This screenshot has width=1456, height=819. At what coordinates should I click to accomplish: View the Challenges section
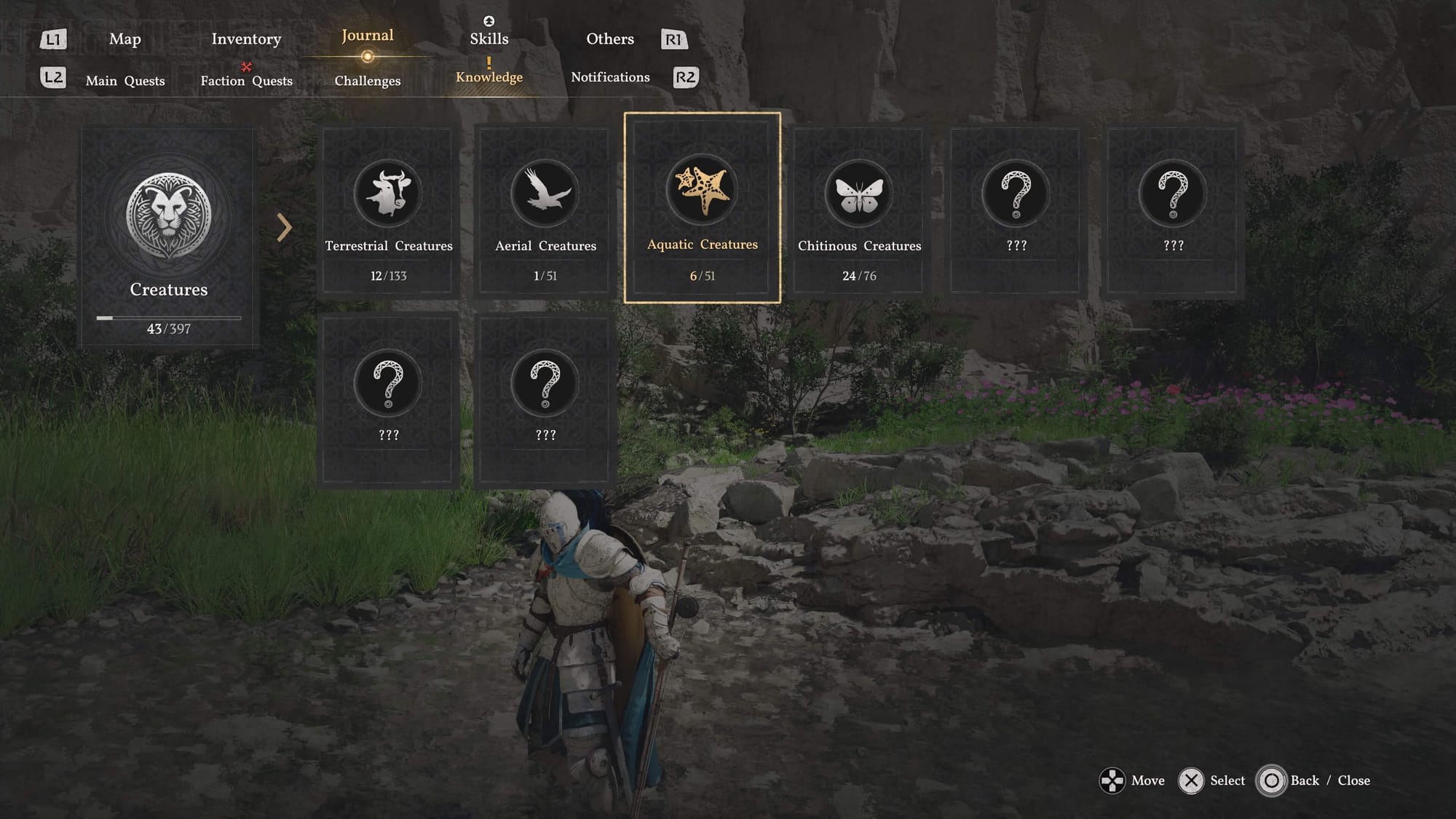367,81
